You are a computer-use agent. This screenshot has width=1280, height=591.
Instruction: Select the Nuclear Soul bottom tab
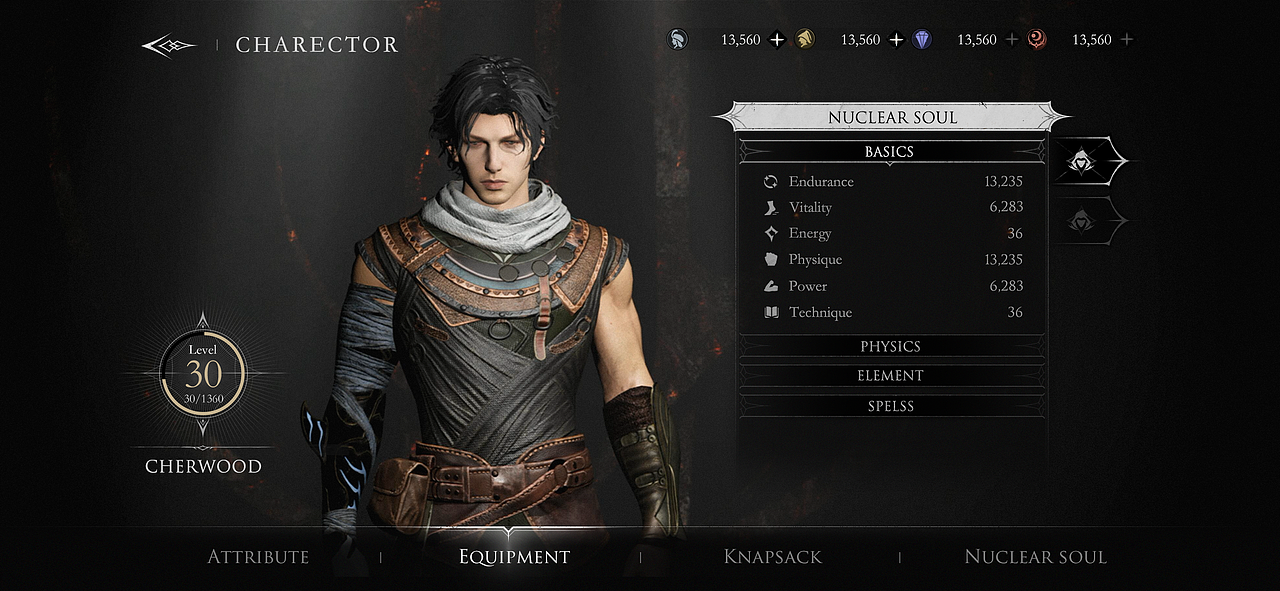click(1035, 557)
